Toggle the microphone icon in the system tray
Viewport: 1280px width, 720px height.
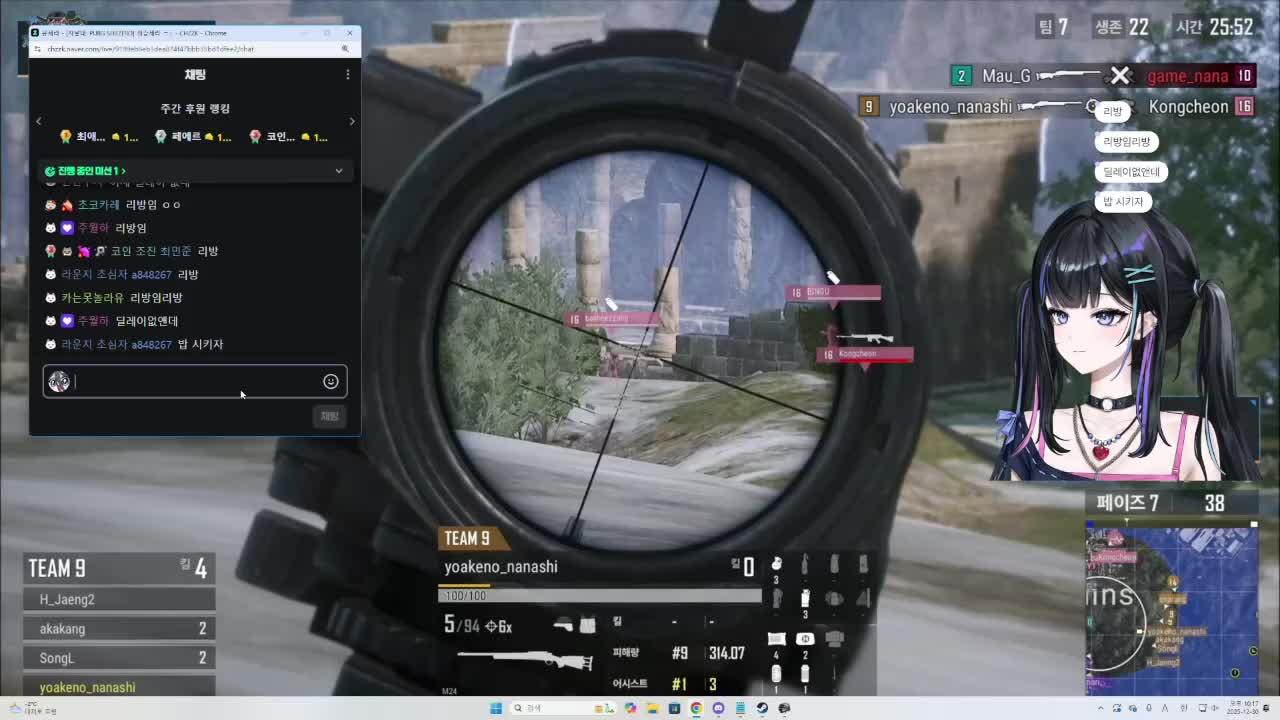click(x=1148, y=709)
